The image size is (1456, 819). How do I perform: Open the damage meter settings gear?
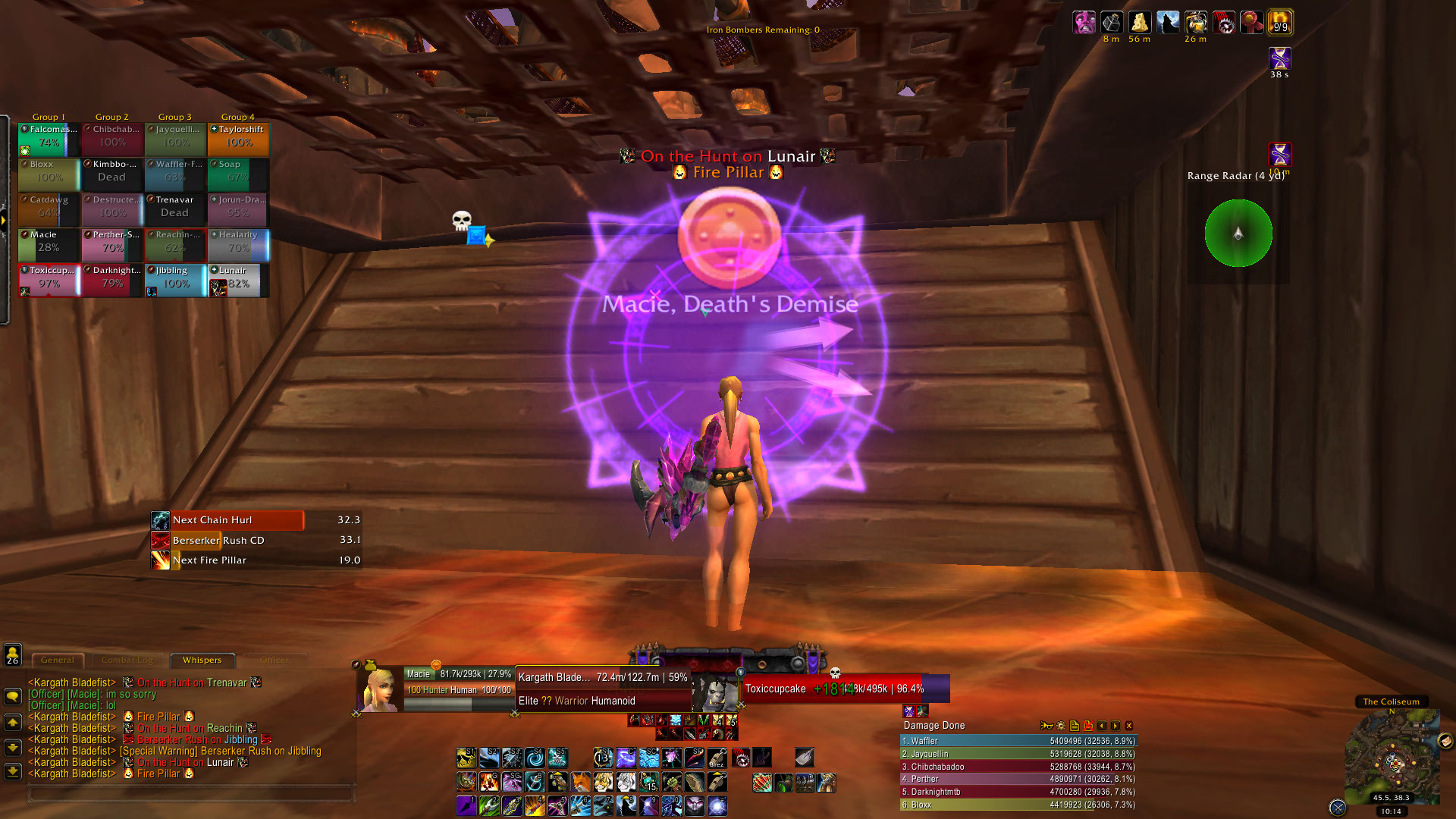coord(1060,726)
